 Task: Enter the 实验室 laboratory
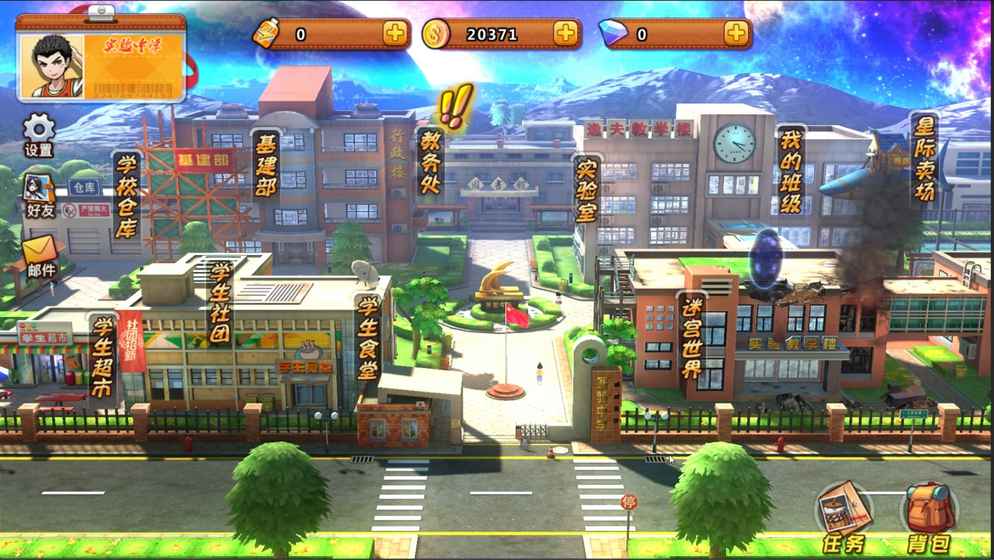587,188
